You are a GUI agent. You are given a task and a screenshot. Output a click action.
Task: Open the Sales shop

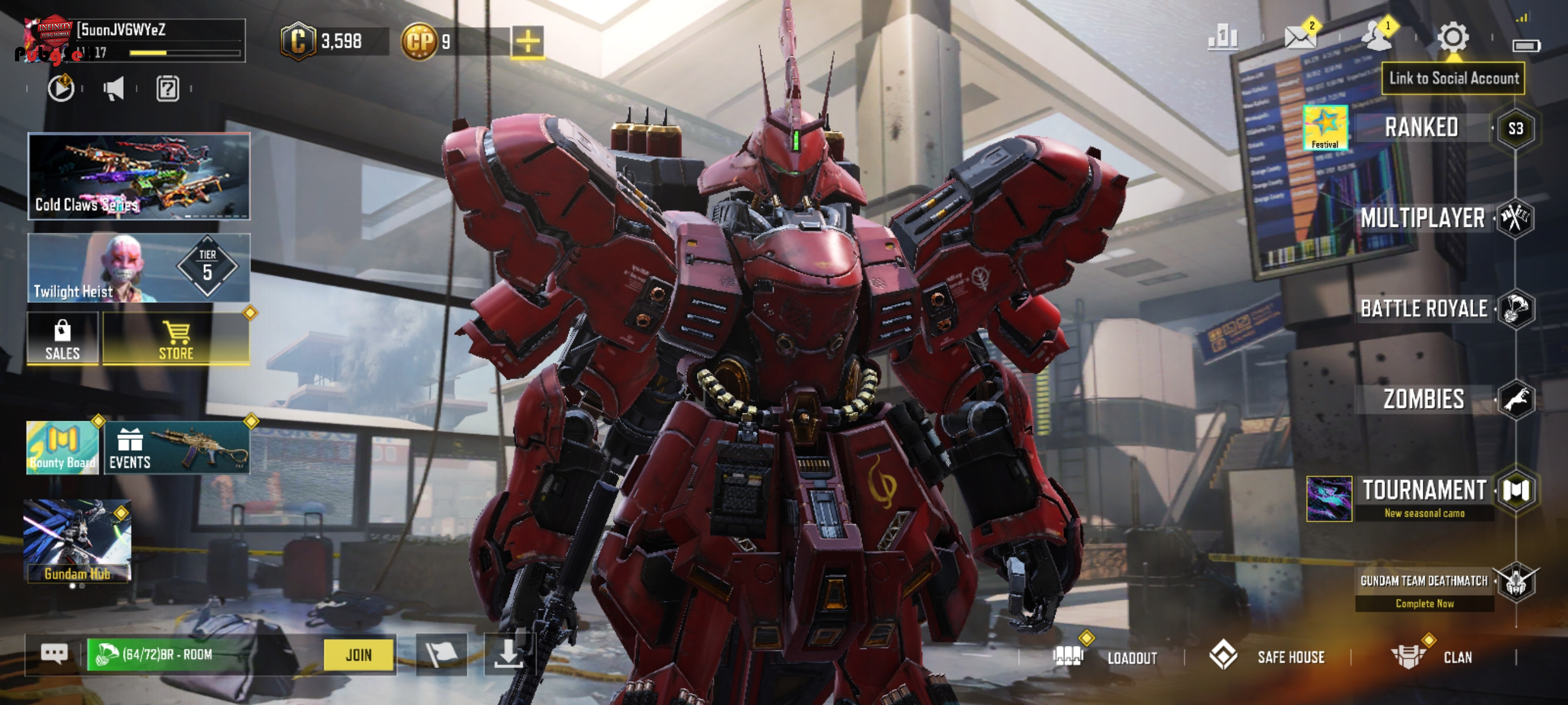click(62, 339)
